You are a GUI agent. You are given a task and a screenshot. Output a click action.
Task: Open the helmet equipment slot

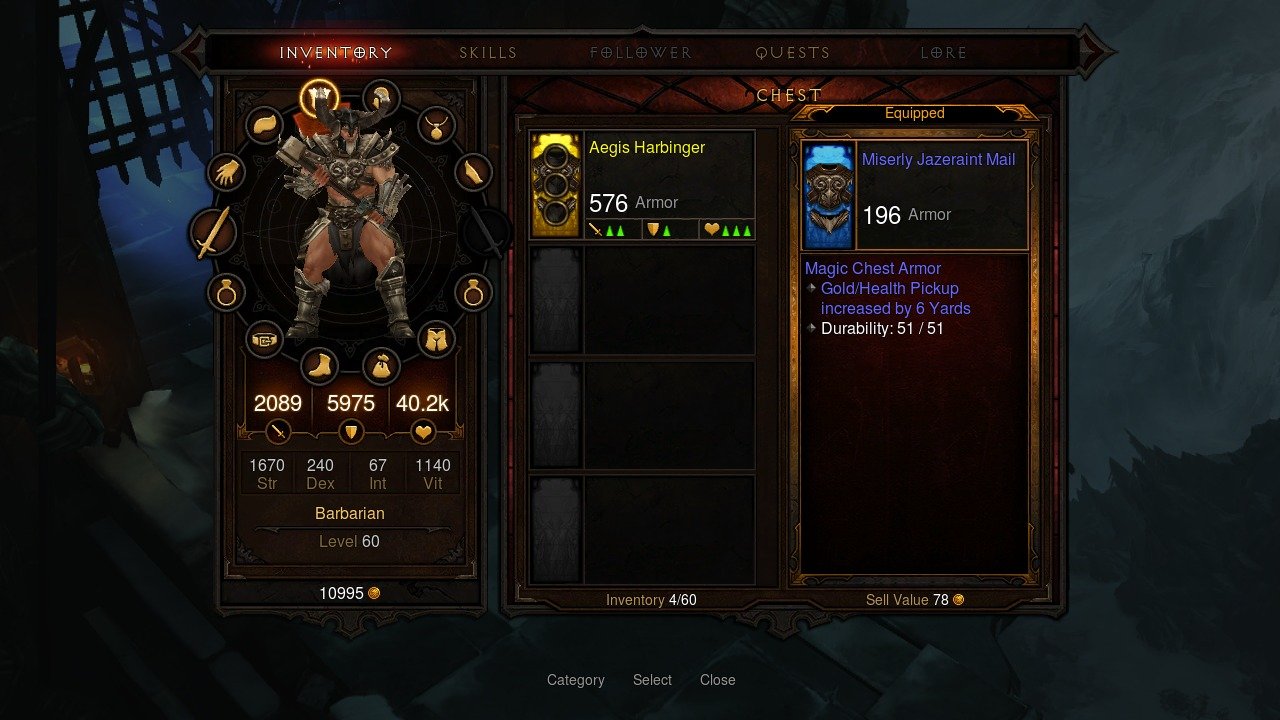click(x=381, y=98)
